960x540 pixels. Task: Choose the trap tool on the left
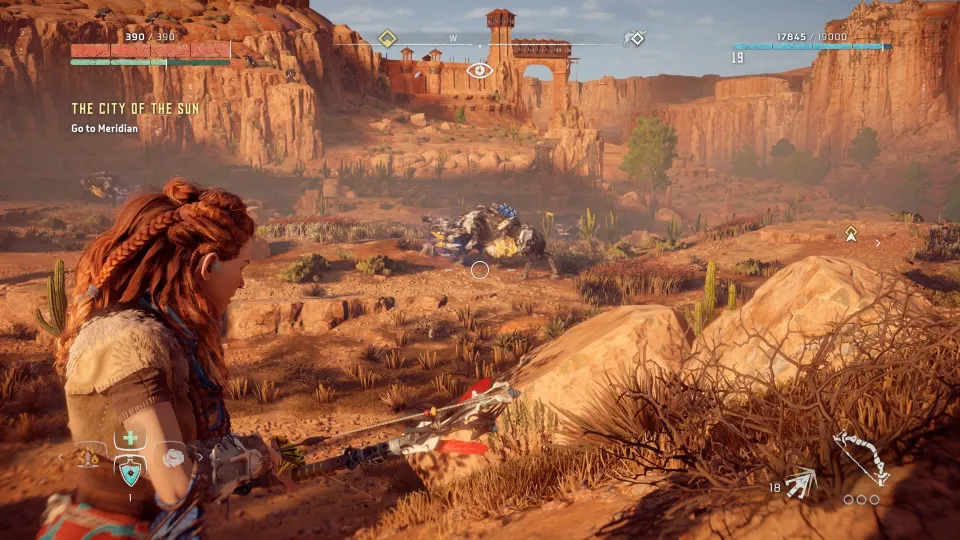[88, 457]
